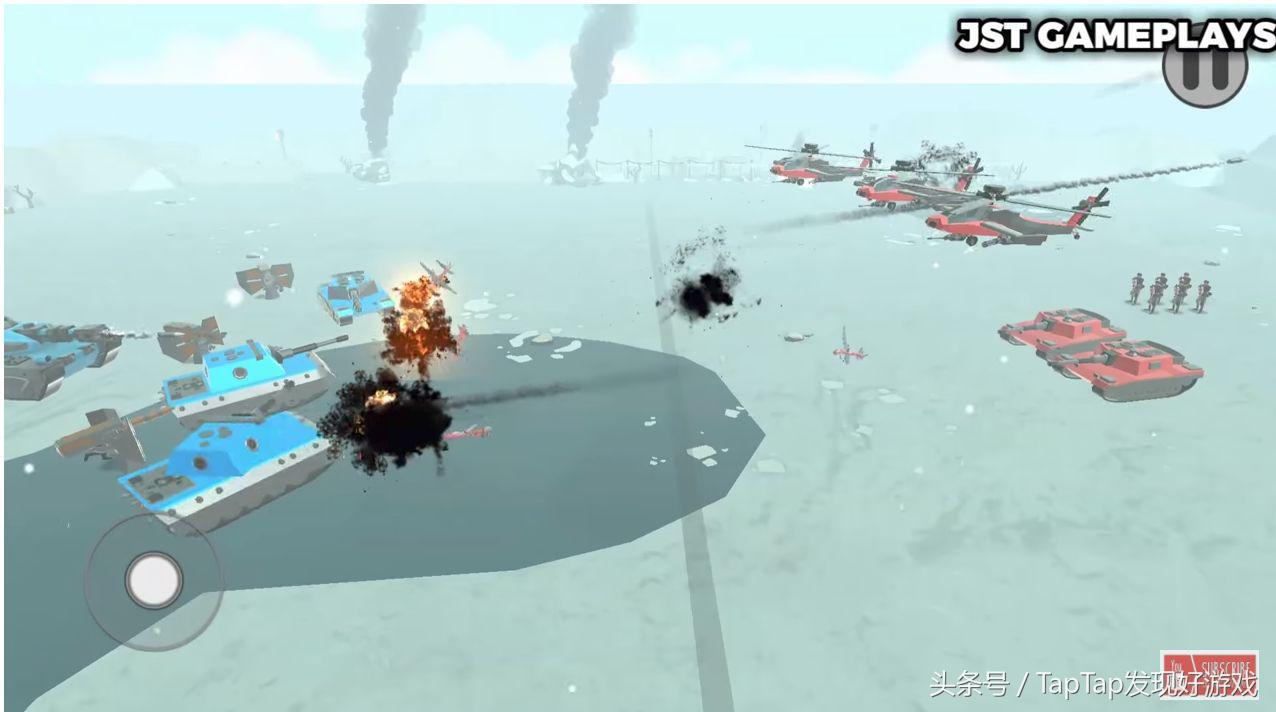This screenshot has height=712, width=1276.
Task: Tap the virtual joystick thumb knob
Action: [x=153, y=579]
